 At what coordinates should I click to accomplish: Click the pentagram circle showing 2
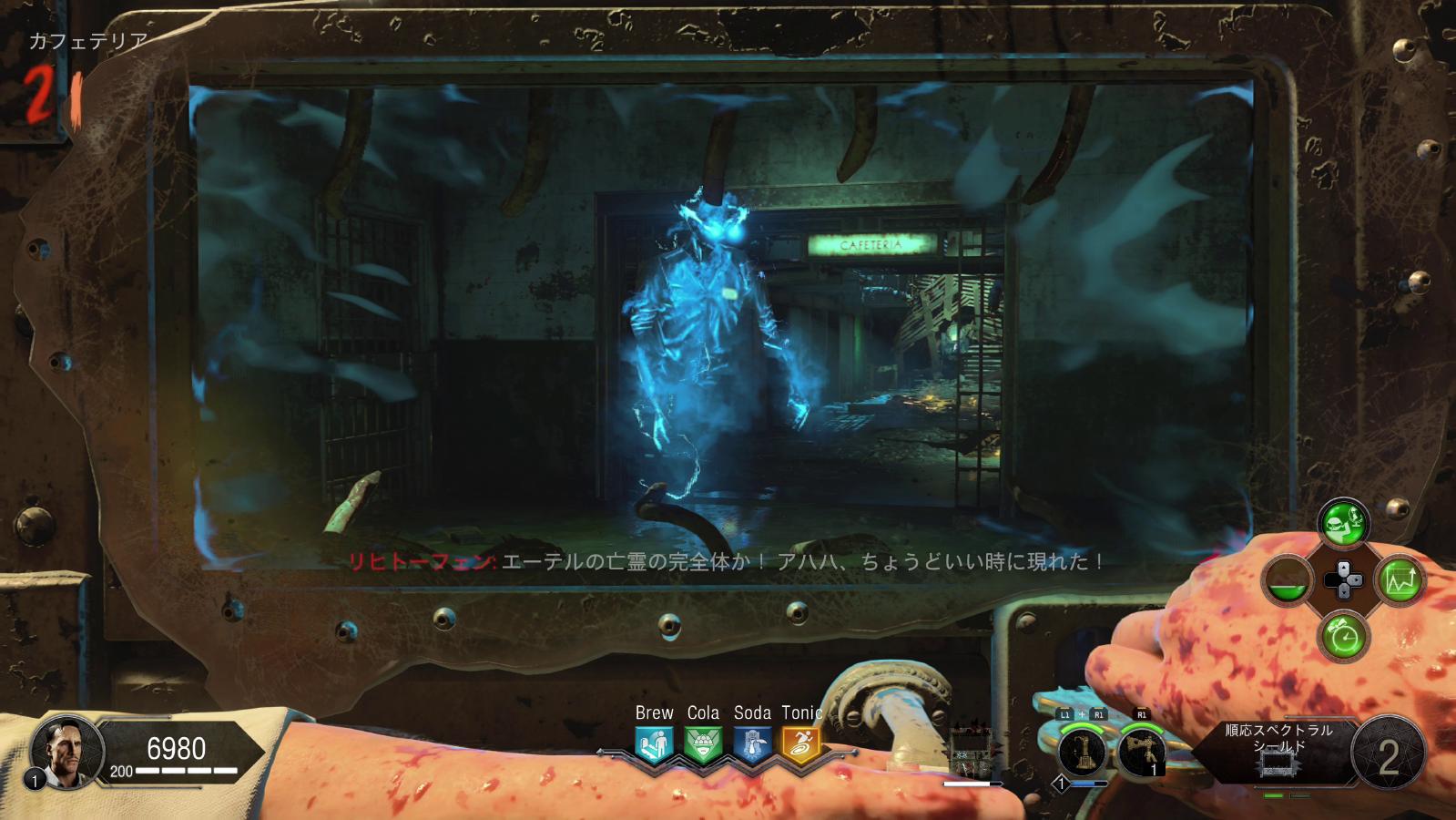pyautogui.click(x=1388, y=755)
